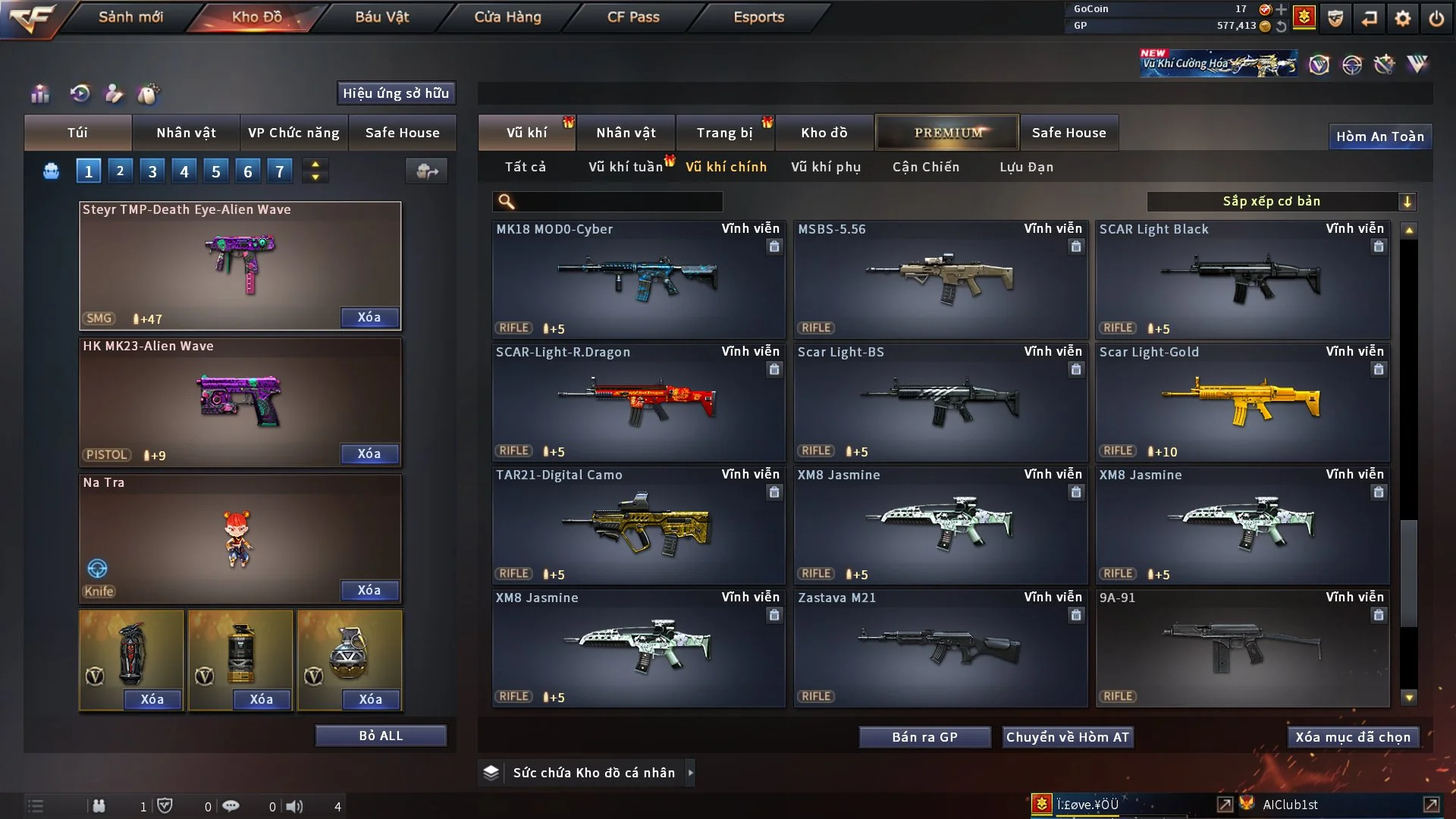Open the PREMIUM storage tab
Viewport: 1456px width, 819px height.
(x=947, y=133)
